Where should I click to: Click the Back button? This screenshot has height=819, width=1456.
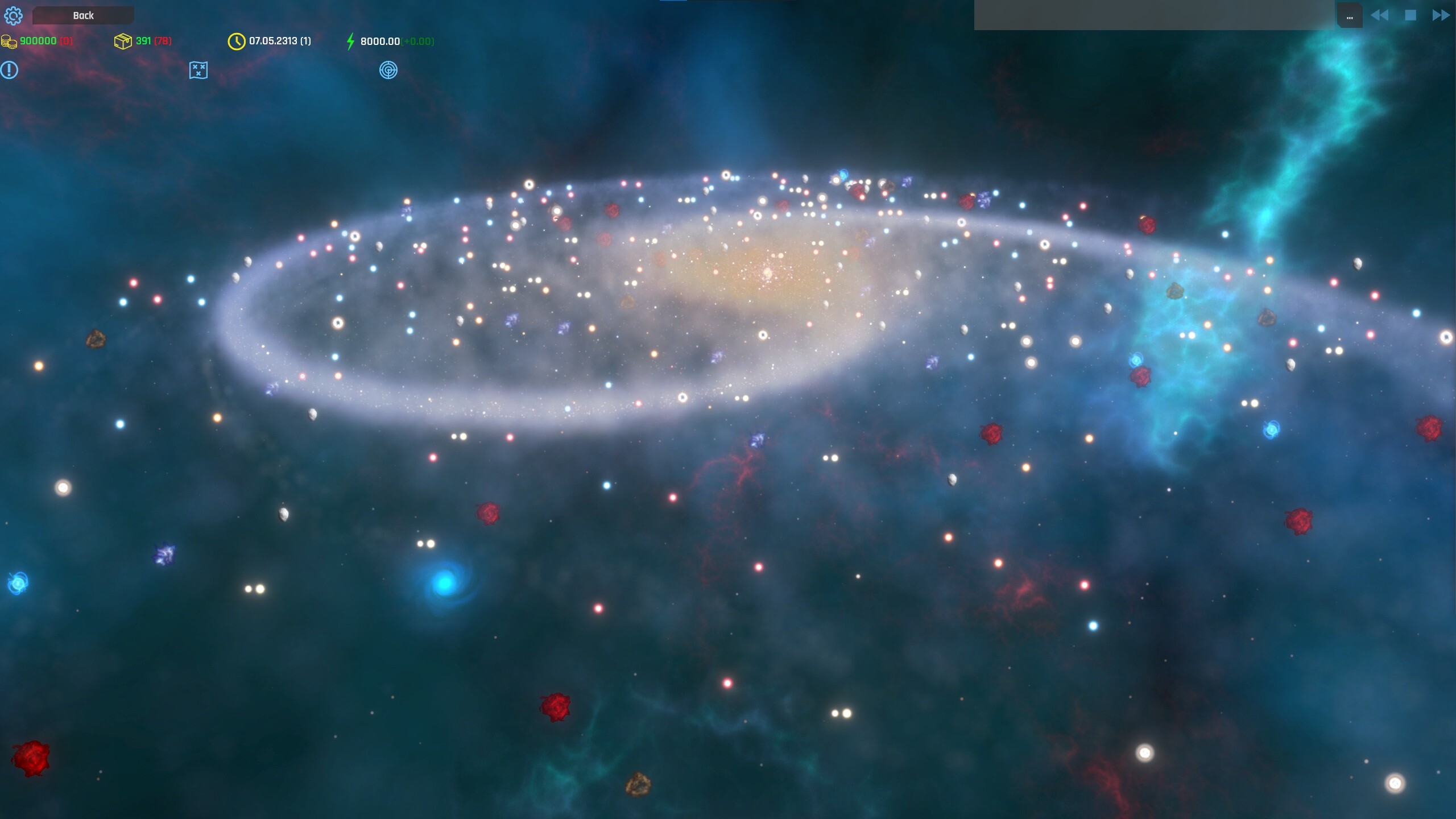[x=83, y=15]
